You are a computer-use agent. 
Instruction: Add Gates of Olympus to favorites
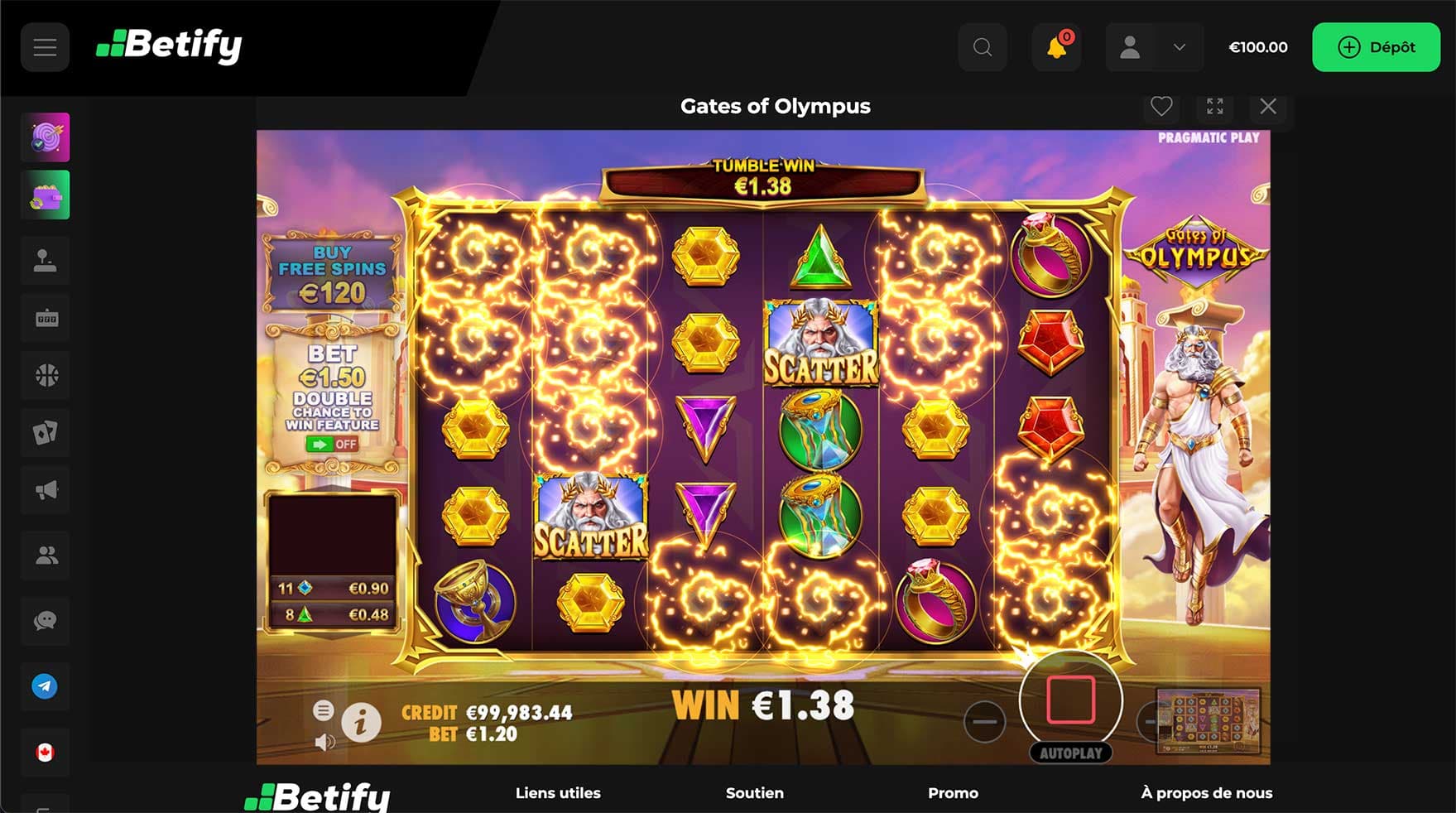[x=1161, y=106]
